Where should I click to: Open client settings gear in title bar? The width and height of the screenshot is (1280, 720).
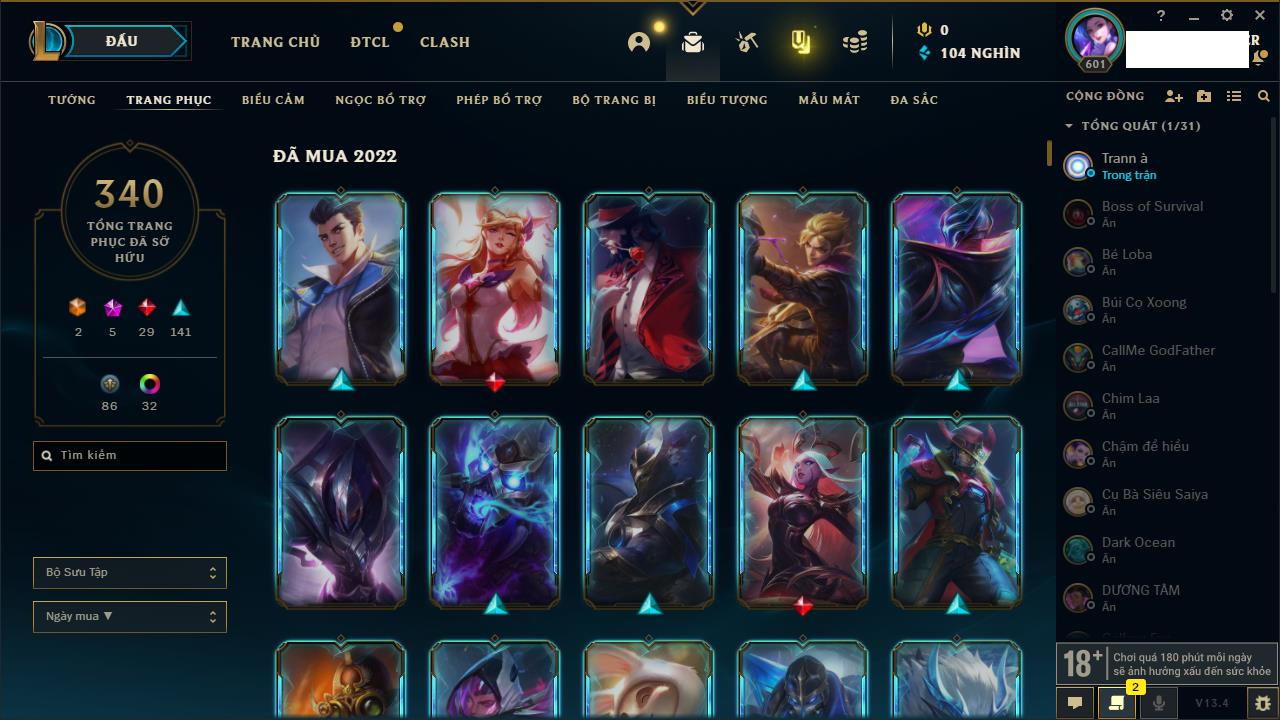[1227, 16]
